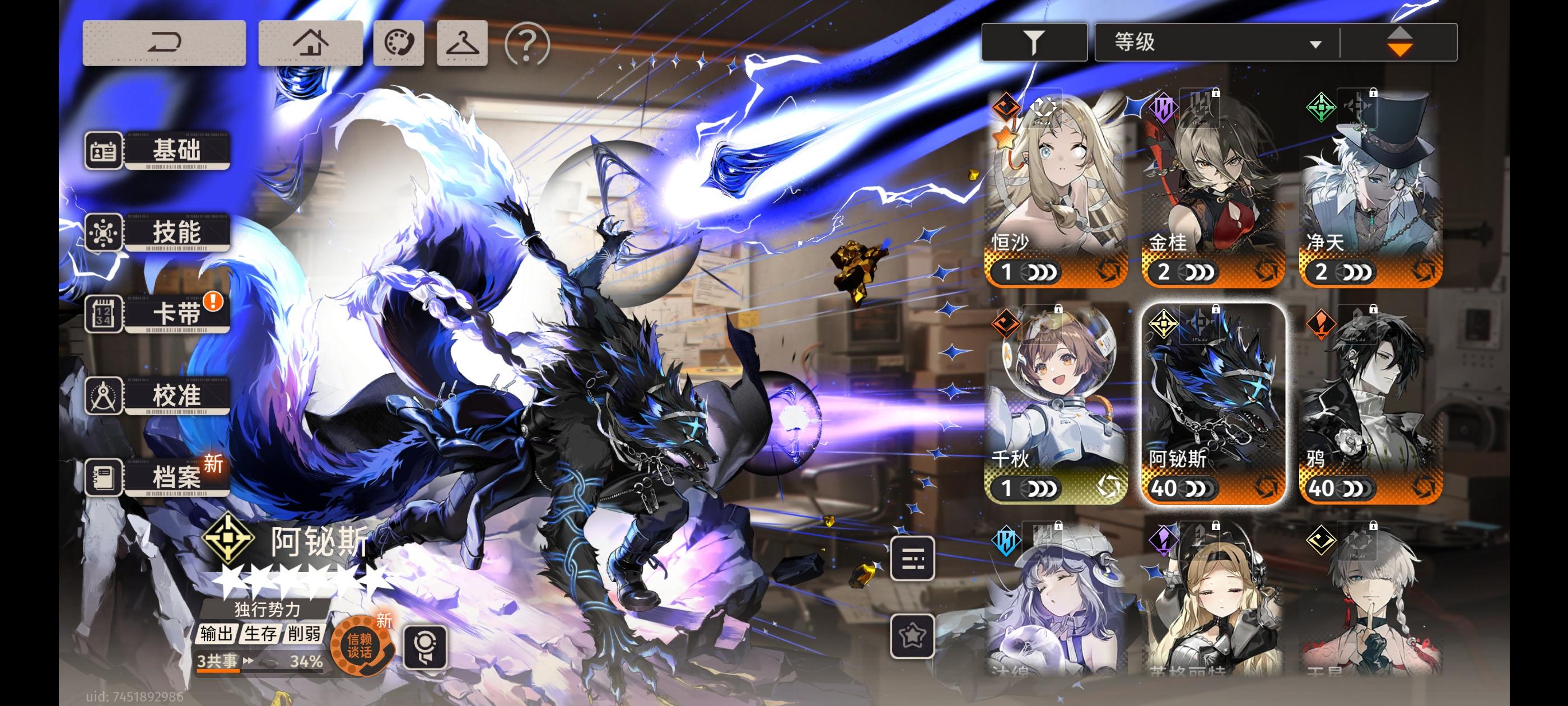Screen dimensions: 1568x706
Task: Toggle the sort direction arrows
Action: [1399, 41]
